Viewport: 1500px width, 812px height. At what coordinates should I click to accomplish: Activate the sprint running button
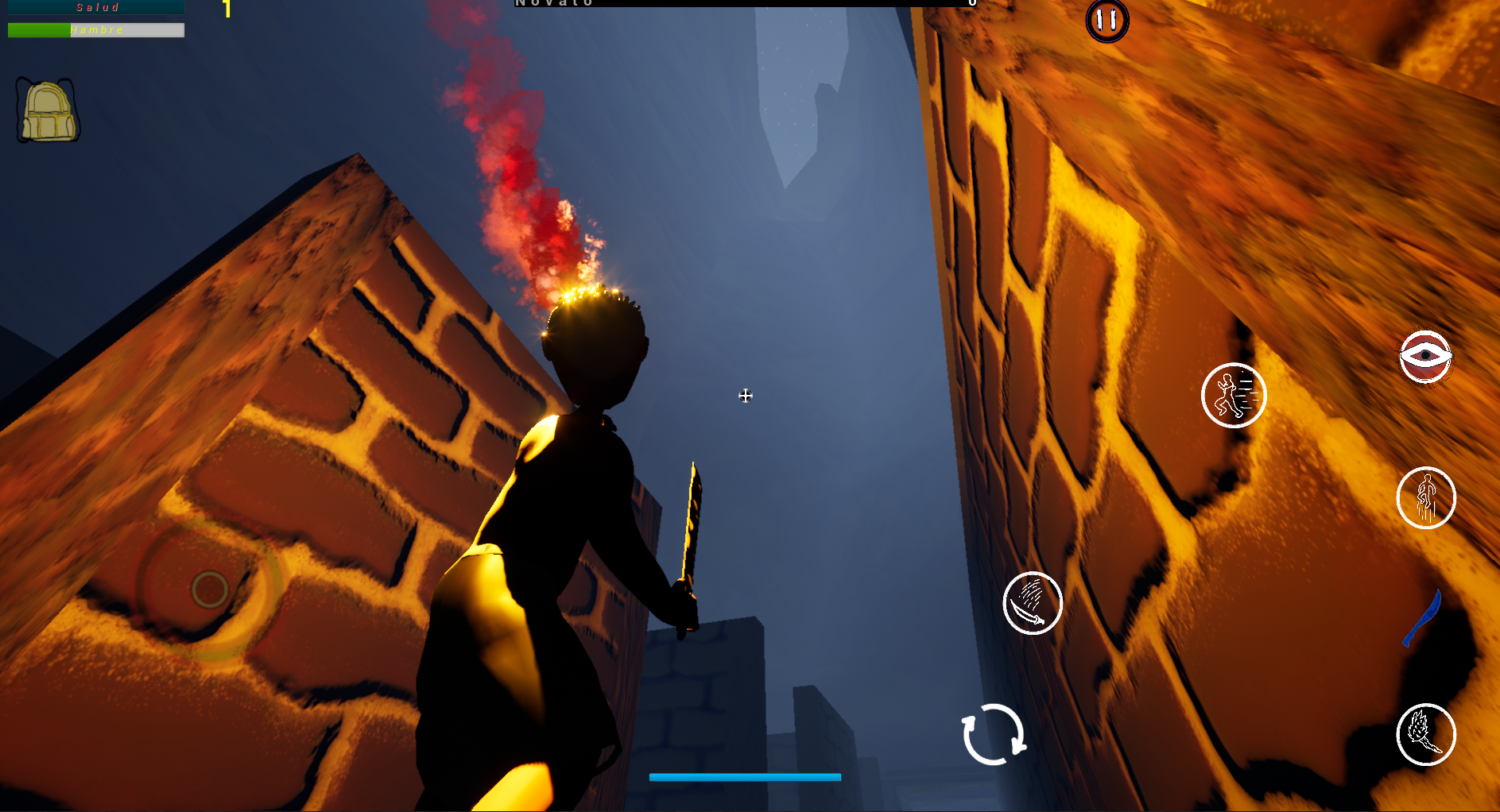[1233, 395]
